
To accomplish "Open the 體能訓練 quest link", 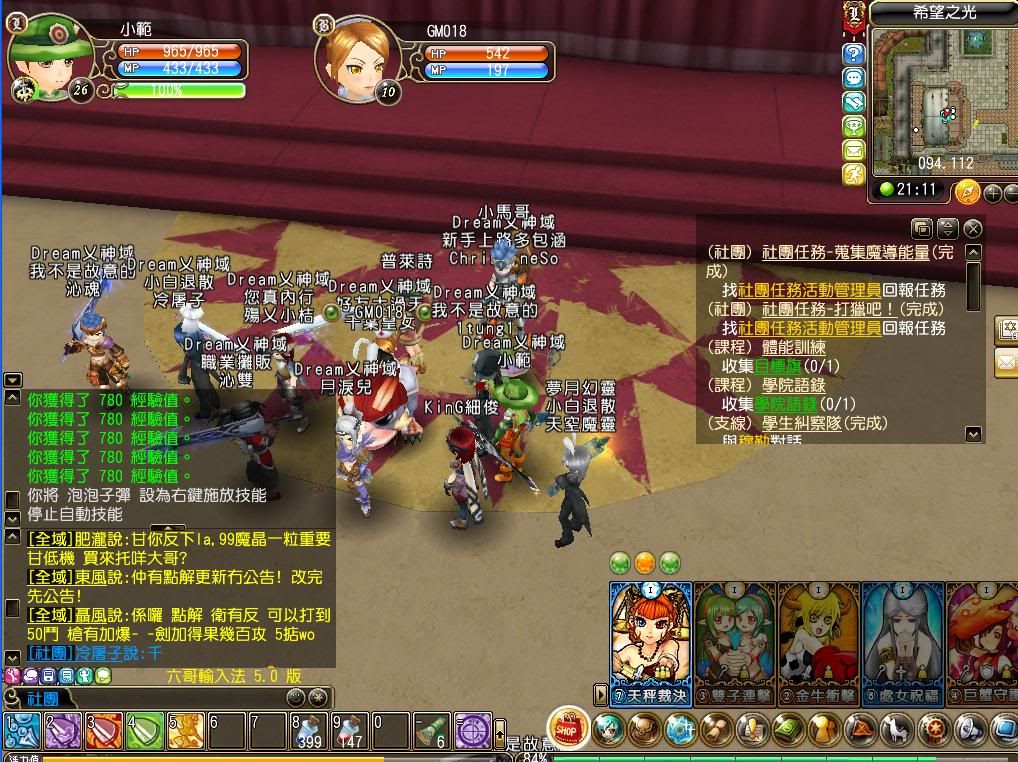I will click(x=793, y=347).
